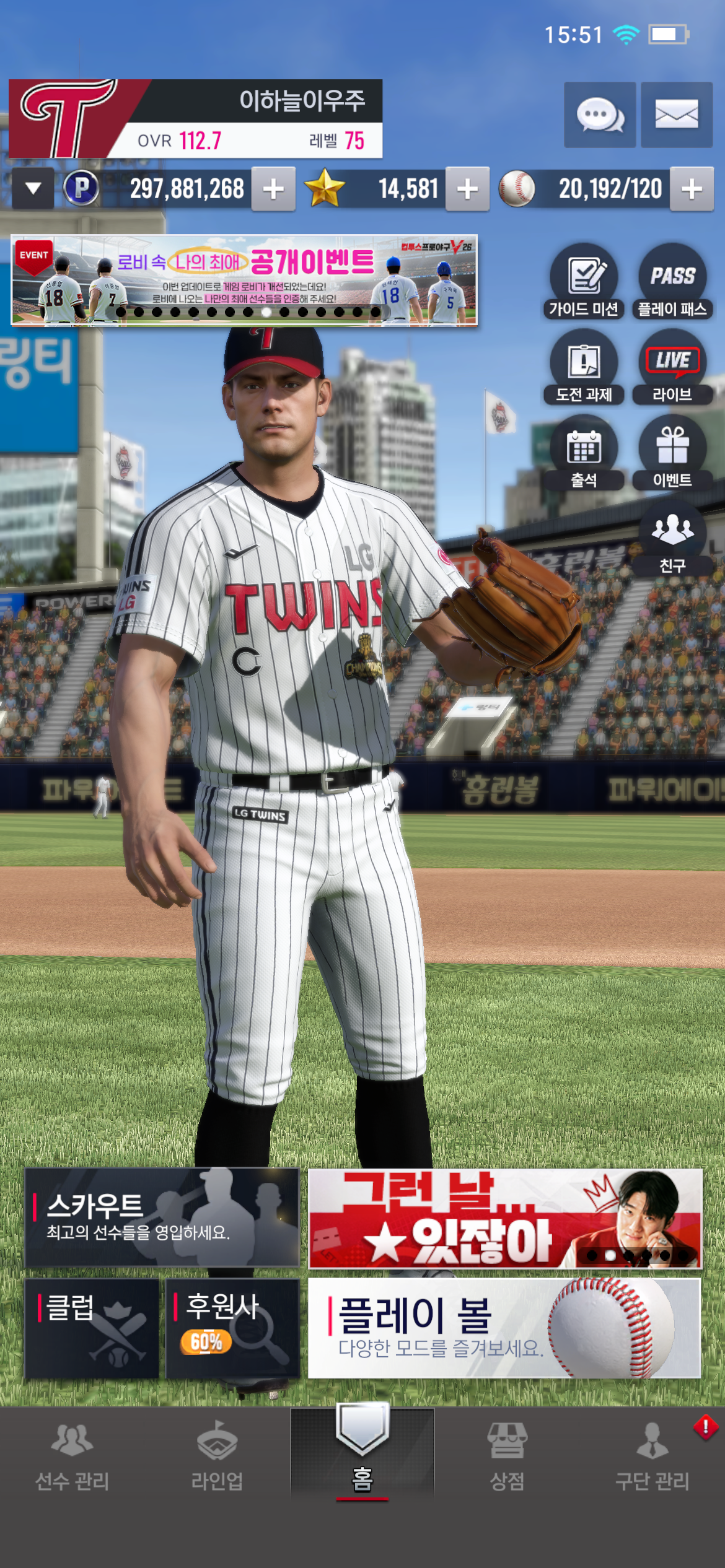Add more stars with plus button
The width and height of the screenshot is (725, 1568).
coord(467,189)
